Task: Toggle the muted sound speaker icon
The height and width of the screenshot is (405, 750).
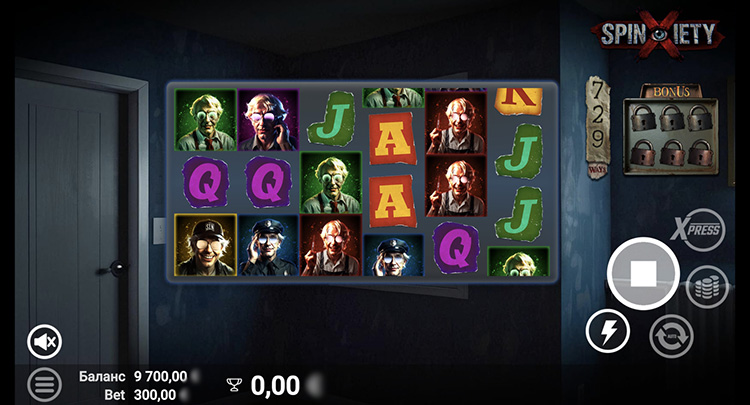Action: tap(44, 342)
